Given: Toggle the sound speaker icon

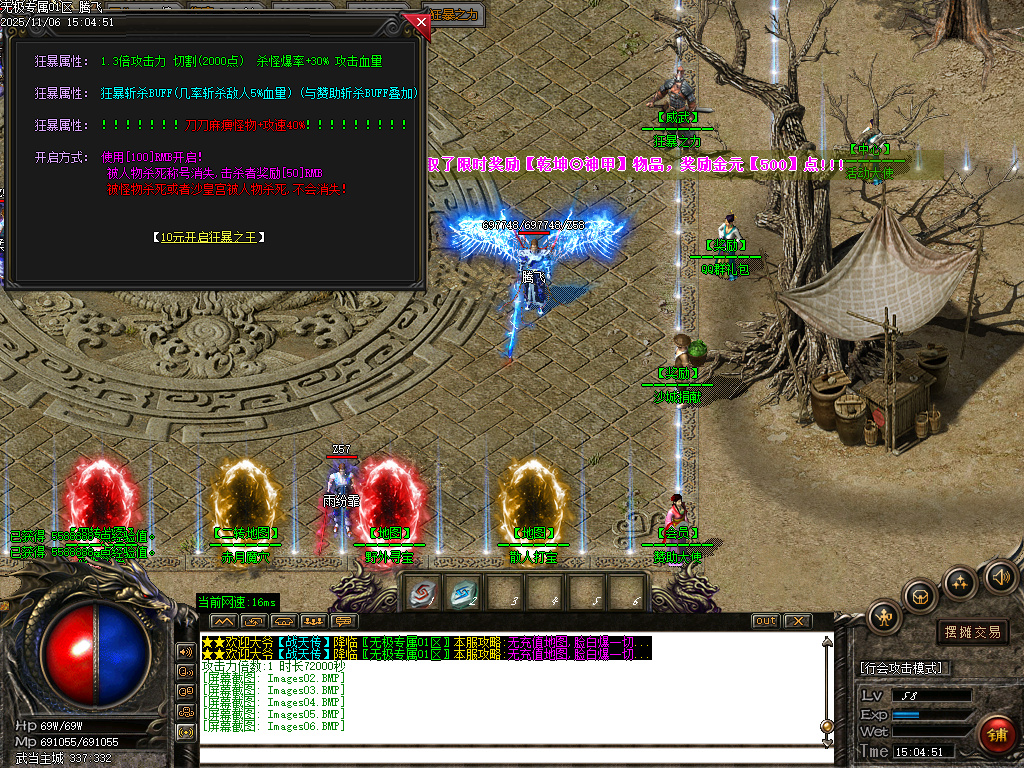Looking at the screenshot, I should [1000, 576].
